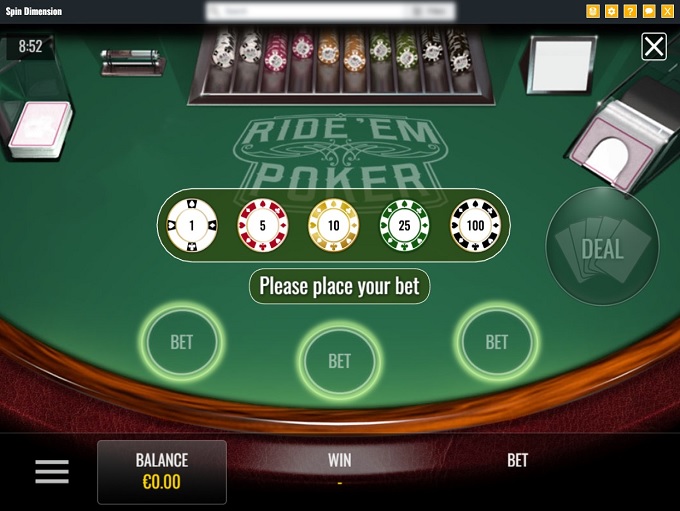Choose the red 5 chip
This screenshot has height=511, width=680.
click(262, 225)
